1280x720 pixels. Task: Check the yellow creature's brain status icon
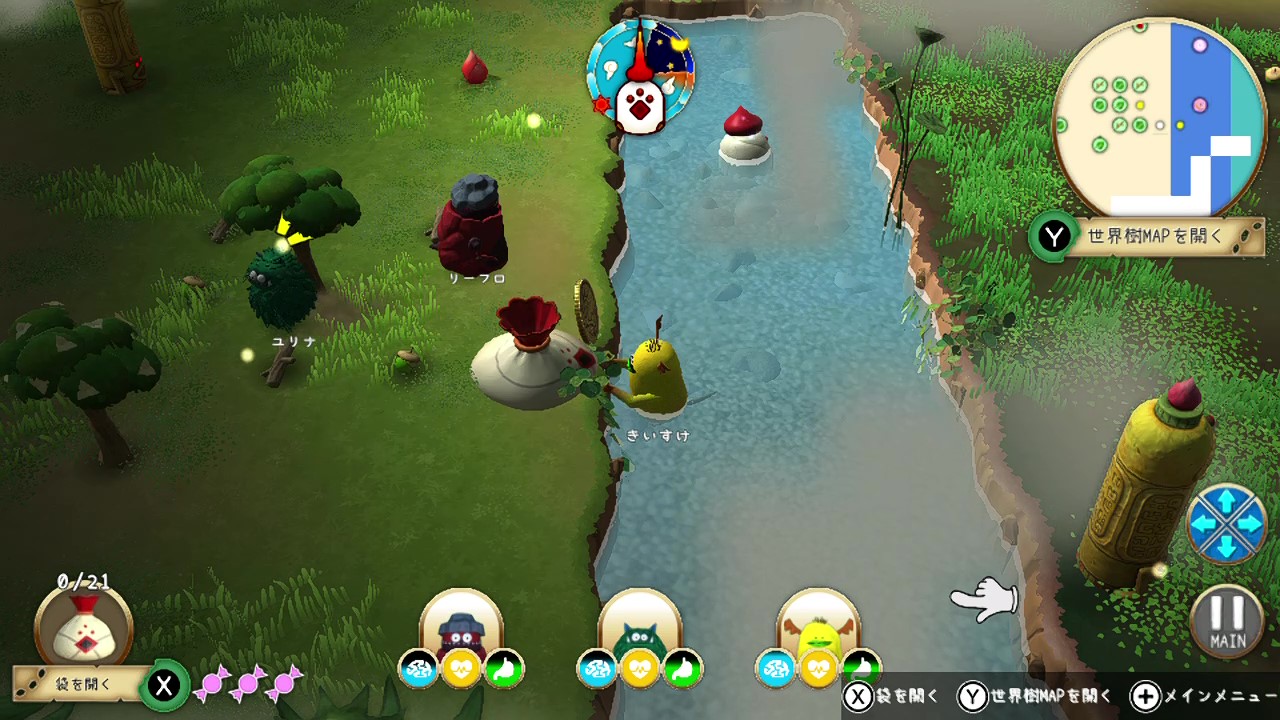pos(776,669)
